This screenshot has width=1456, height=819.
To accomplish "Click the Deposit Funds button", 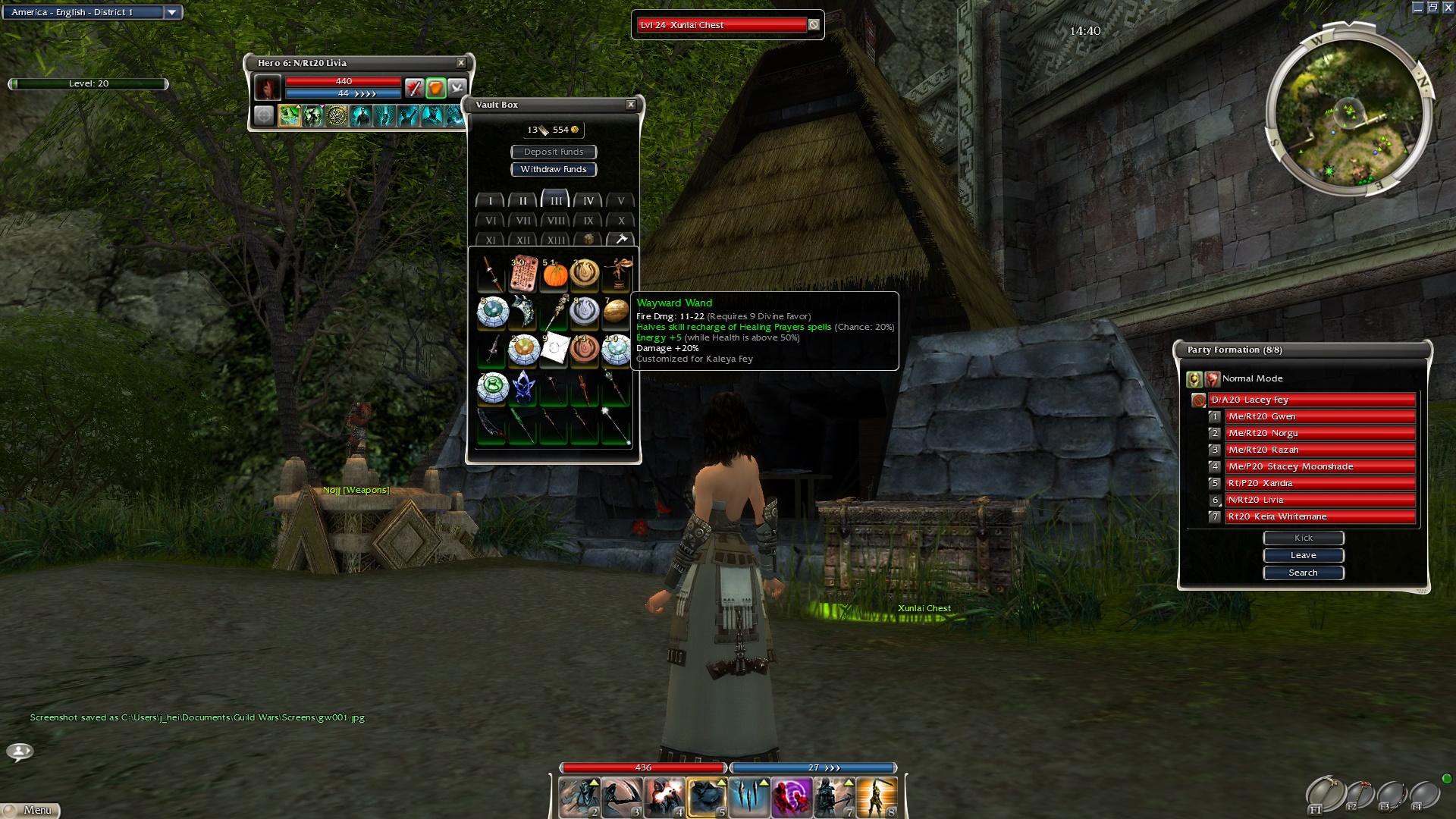I will click(x=554, y=152).
